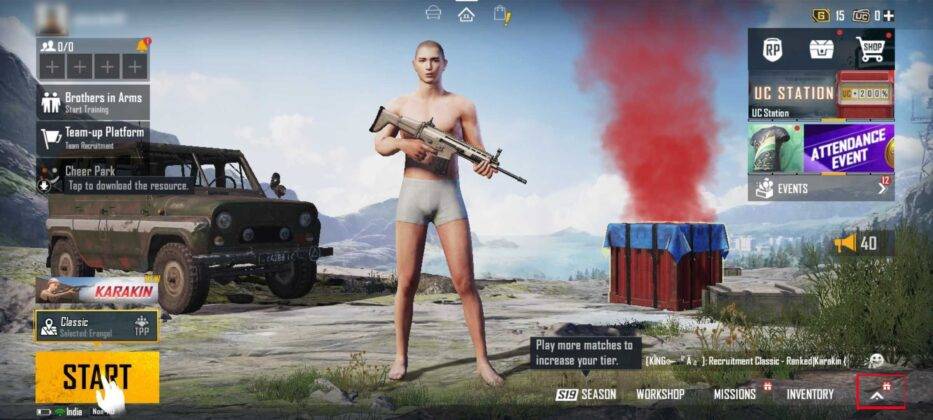Download the Cheer Park resource

93,178
